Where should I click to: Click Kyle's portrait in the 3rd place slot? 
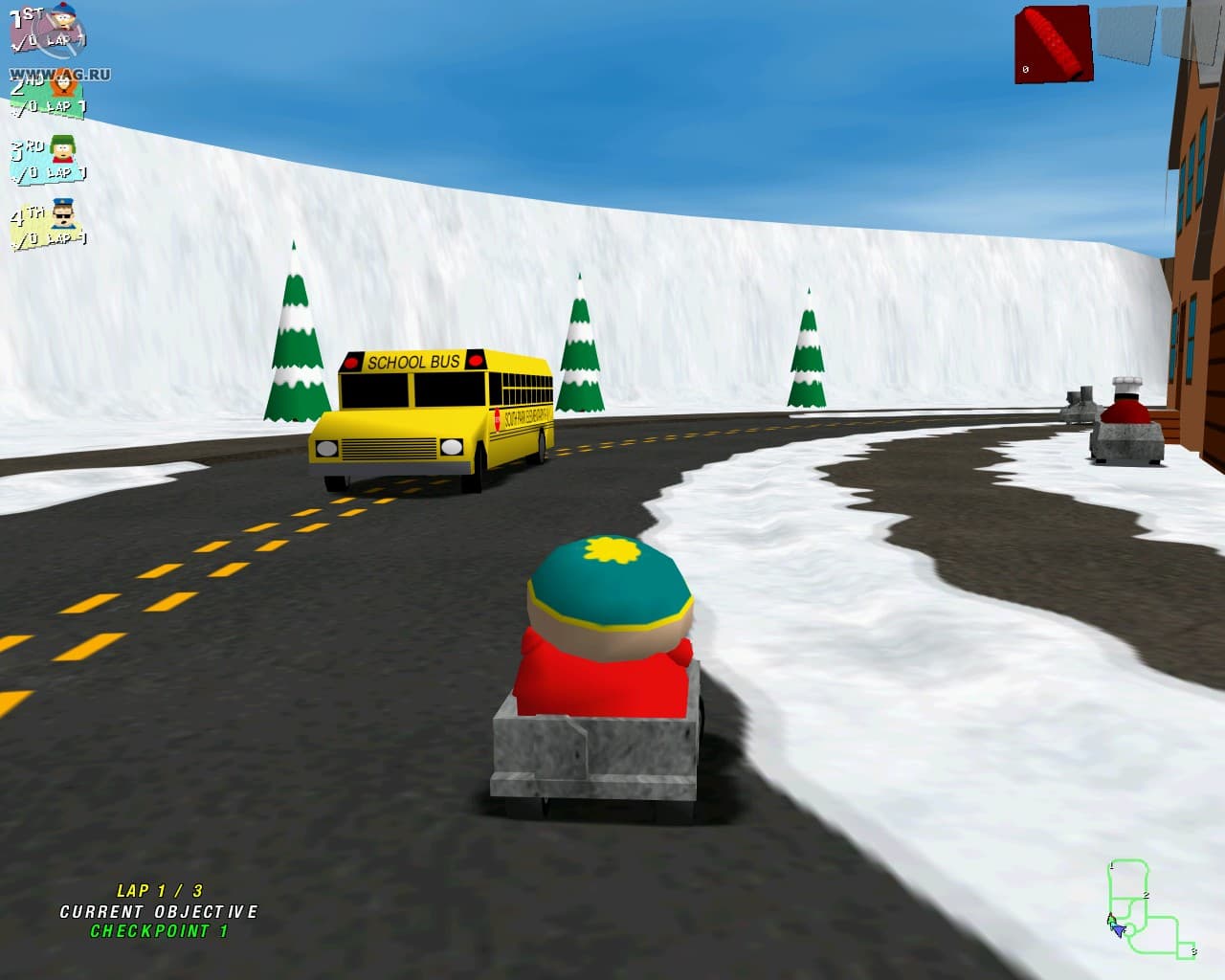coord(62,149)
